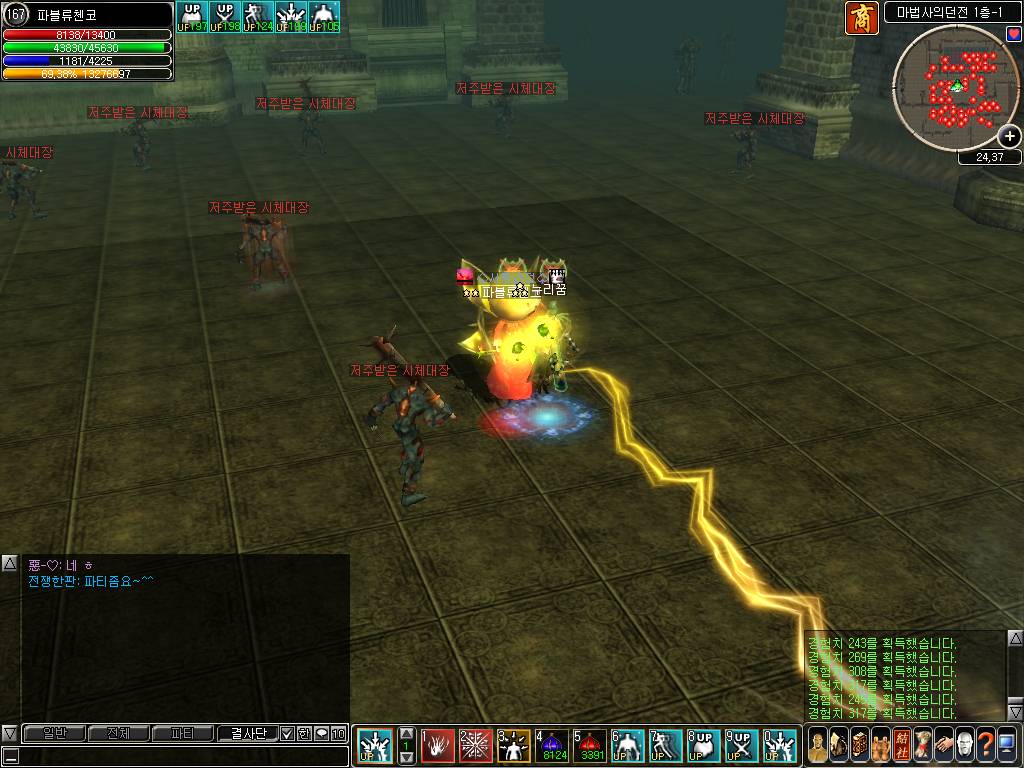
Task: Activate the crossed swords buff in slot 9
Action: tap(742, 745)
